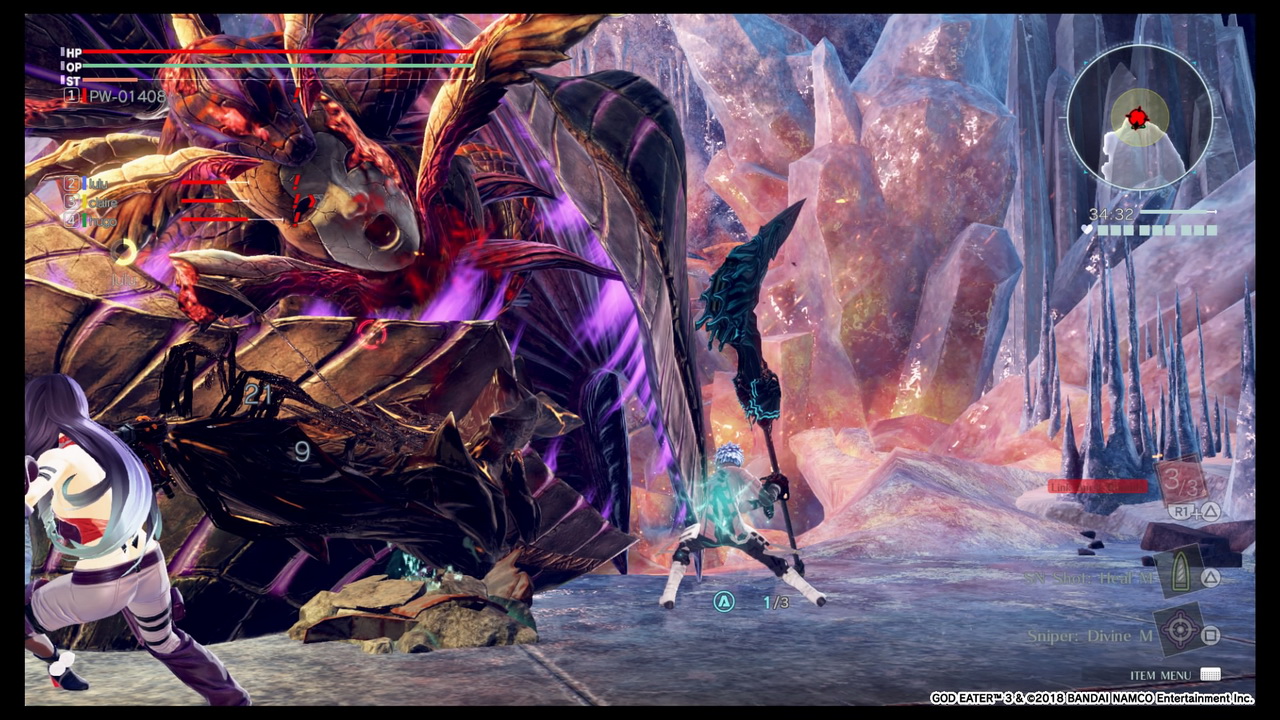Click player name PW-01408
This screenshot has height=720, width=1280.
point(126,96)
